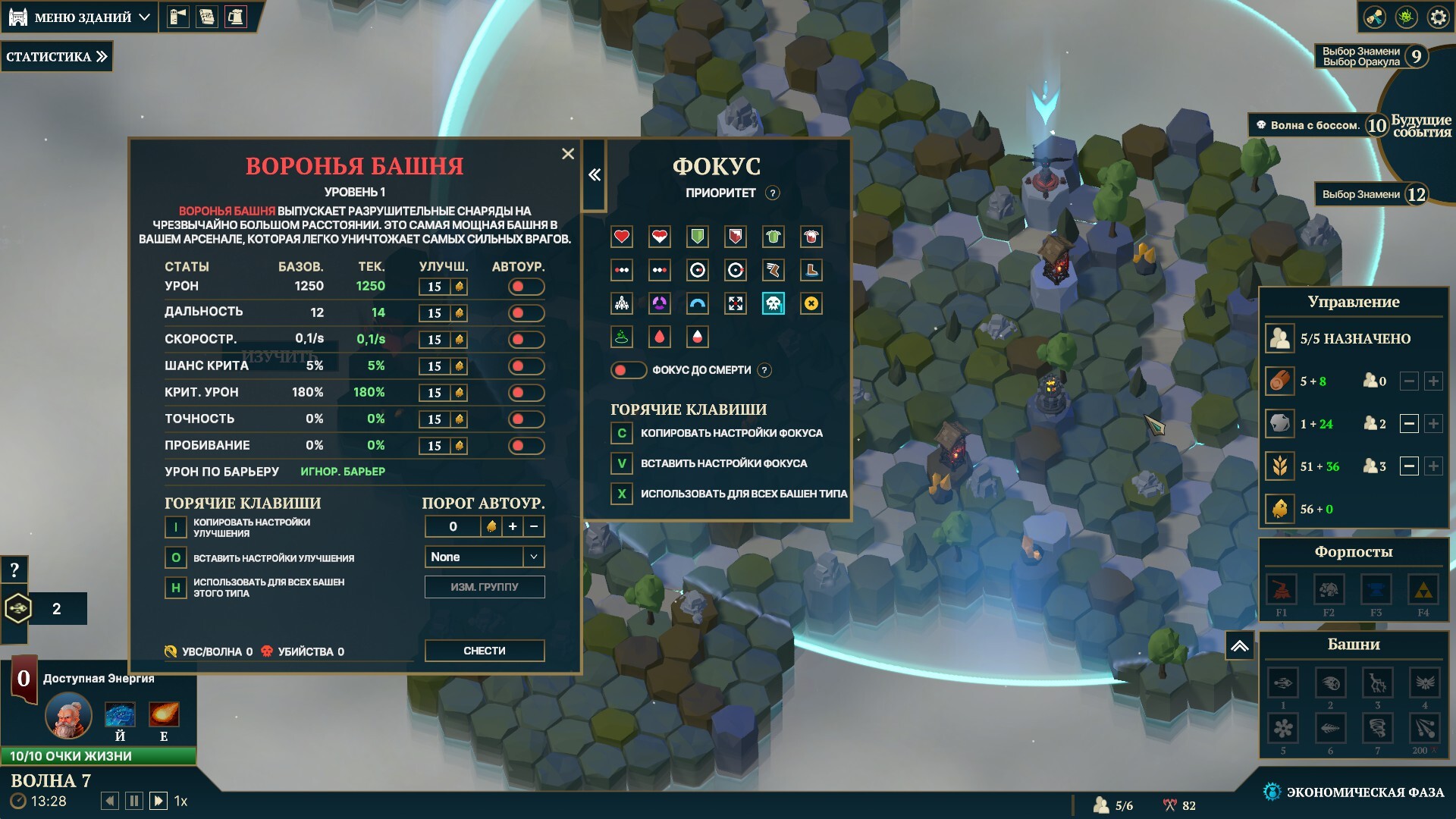Activate the fireball ability icon
Viewport: 1456px width, 819px height.
[x=163, y=714]
